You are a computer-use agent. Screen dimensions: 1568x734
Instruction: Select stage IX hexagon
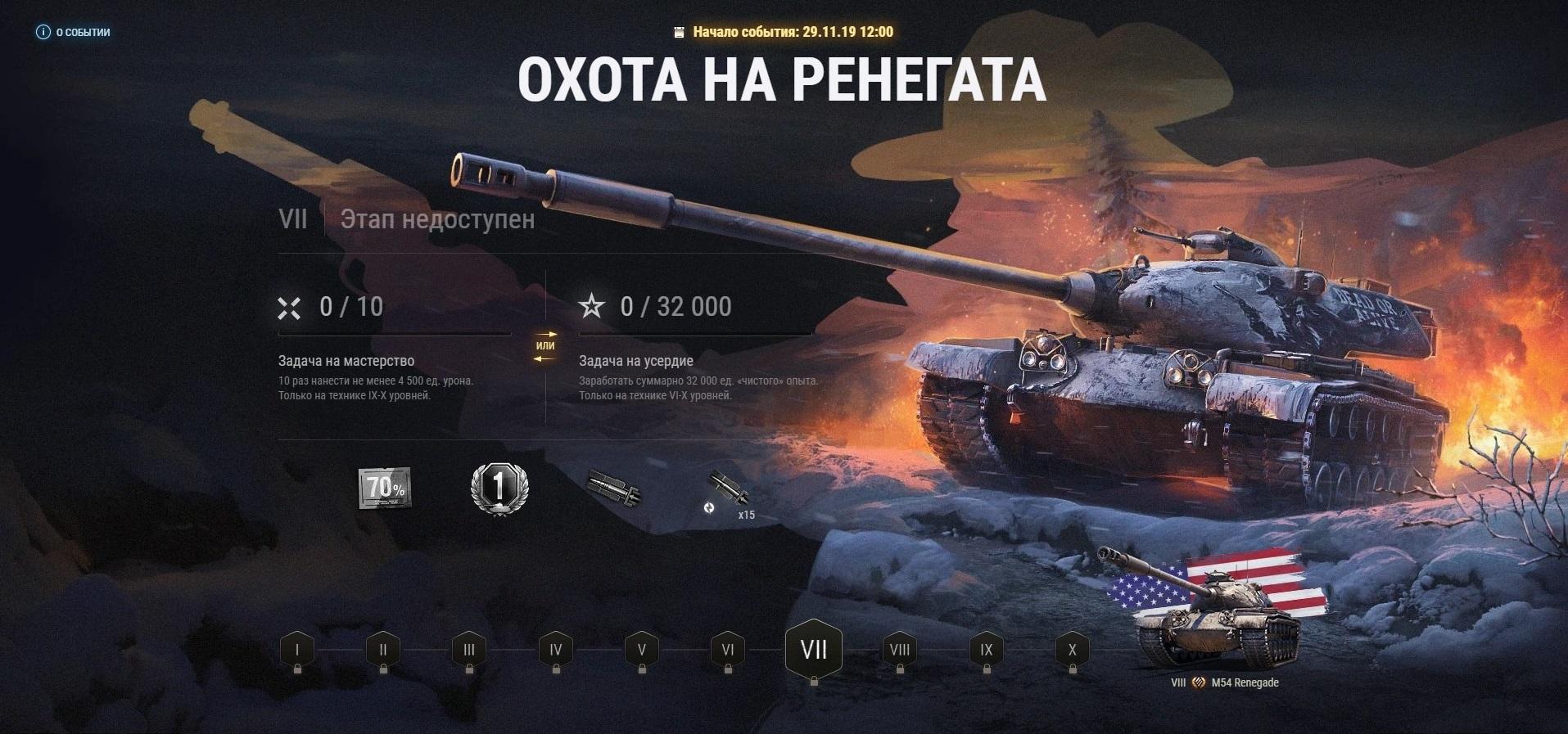(987, 651)
